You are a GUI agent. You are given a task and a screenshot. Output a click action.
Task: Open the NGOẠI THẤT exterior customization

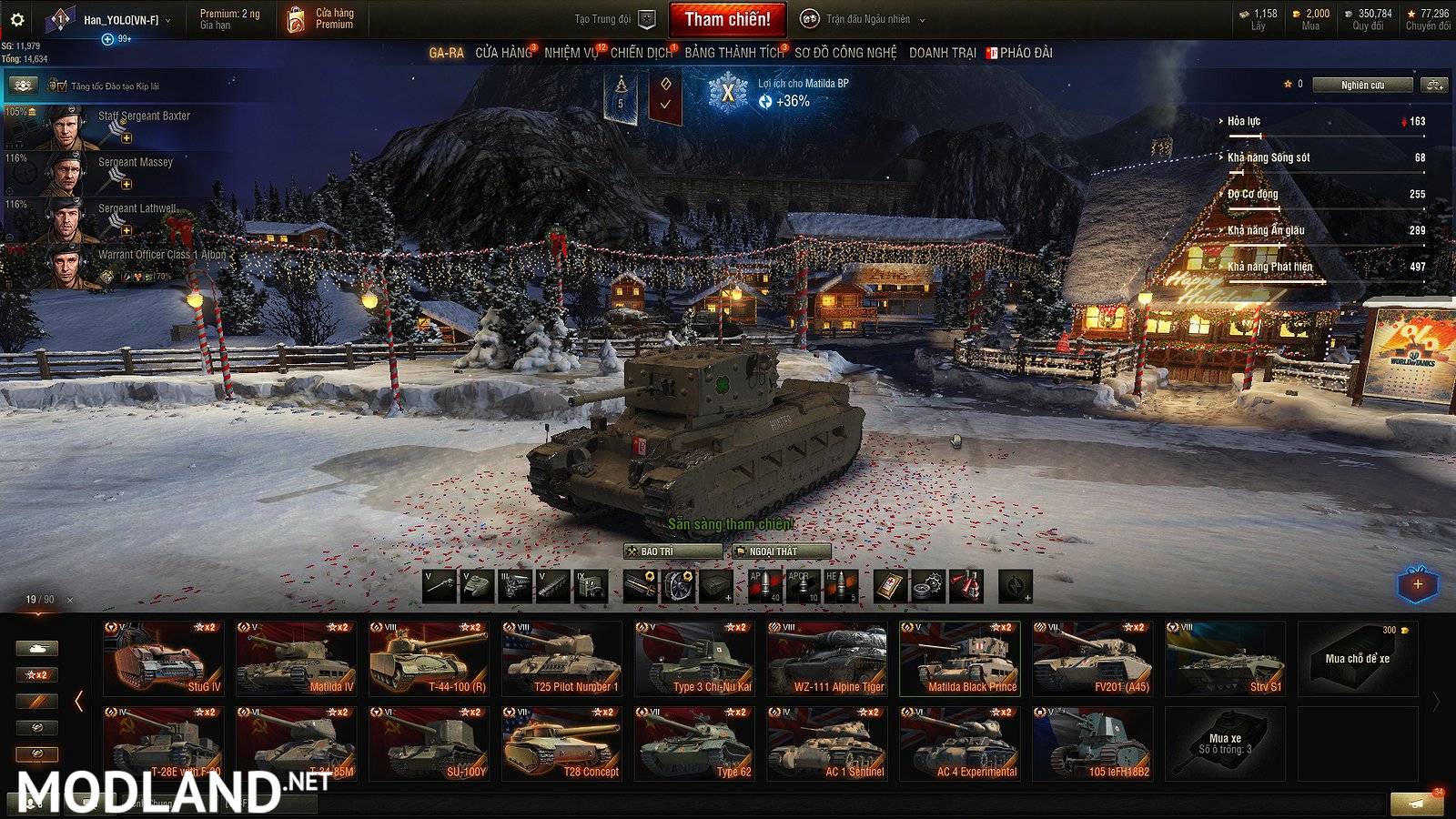tap(782, 551)
